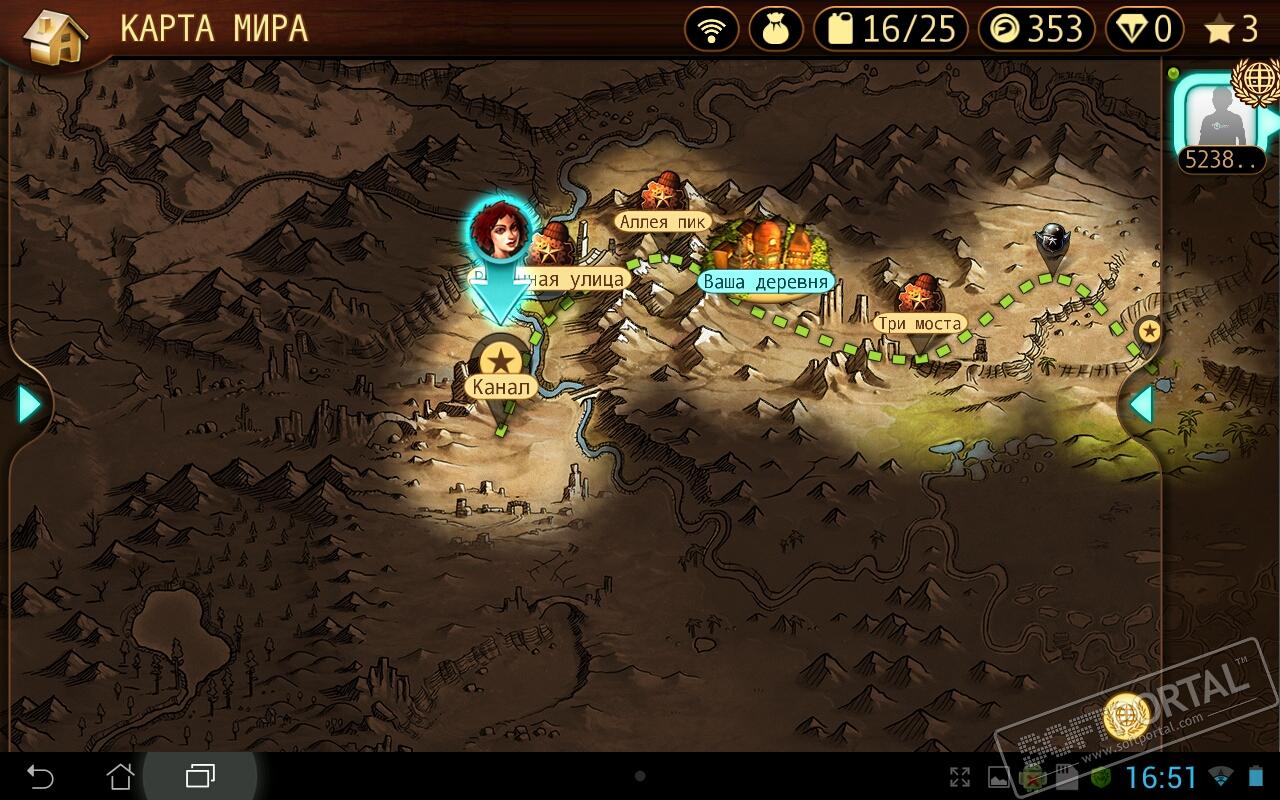Select the Три моста level marker
Screen dimensions: 1280x800
click(919, 303)
